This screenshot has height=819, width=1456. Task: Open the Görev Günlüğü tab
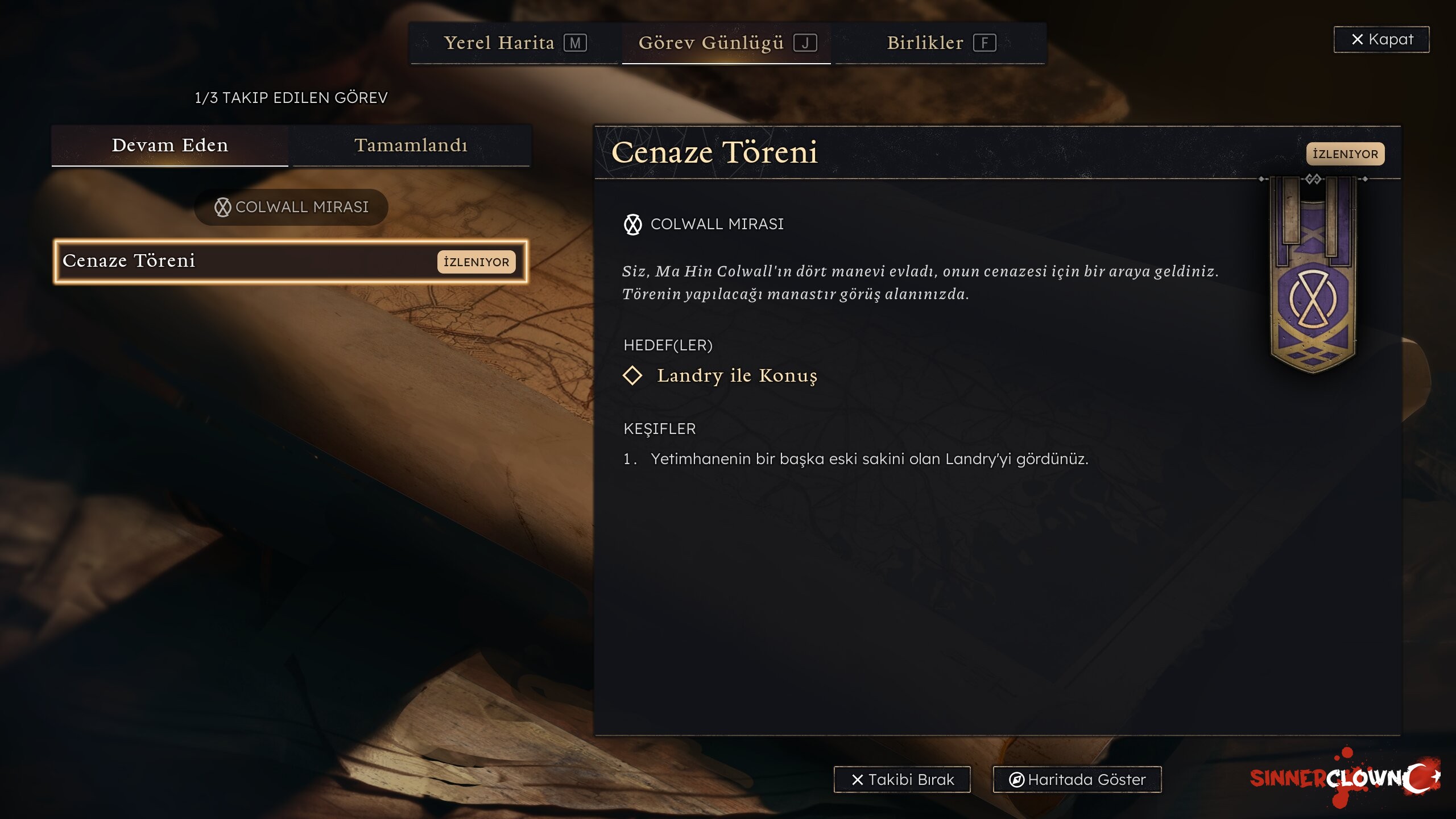click(726, 43)
